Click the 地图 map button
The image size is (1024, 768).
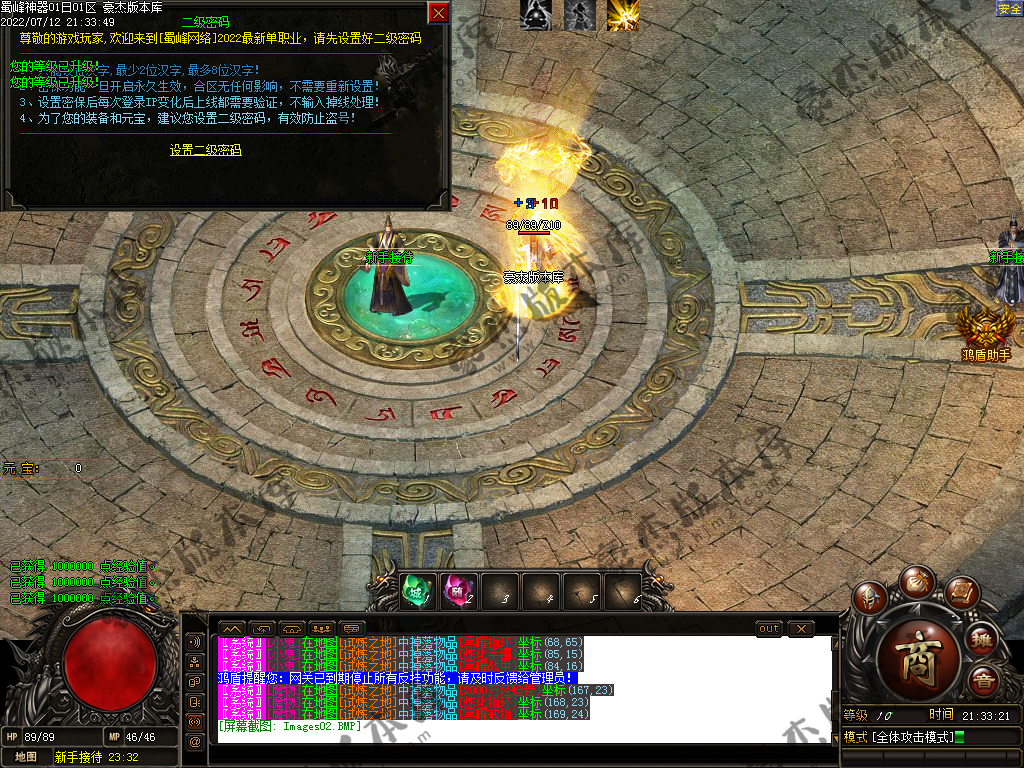click(x=26, y=757)
